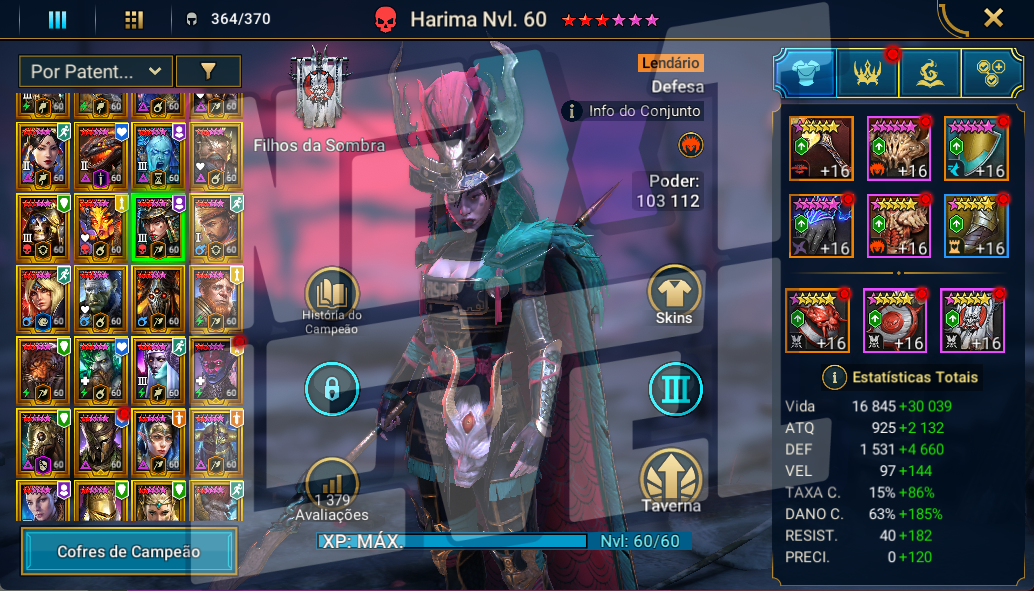Viewport: 1034px width, 591px height.
Task: Open the masteries tab with the horned crest
Action: pos(866,74)
